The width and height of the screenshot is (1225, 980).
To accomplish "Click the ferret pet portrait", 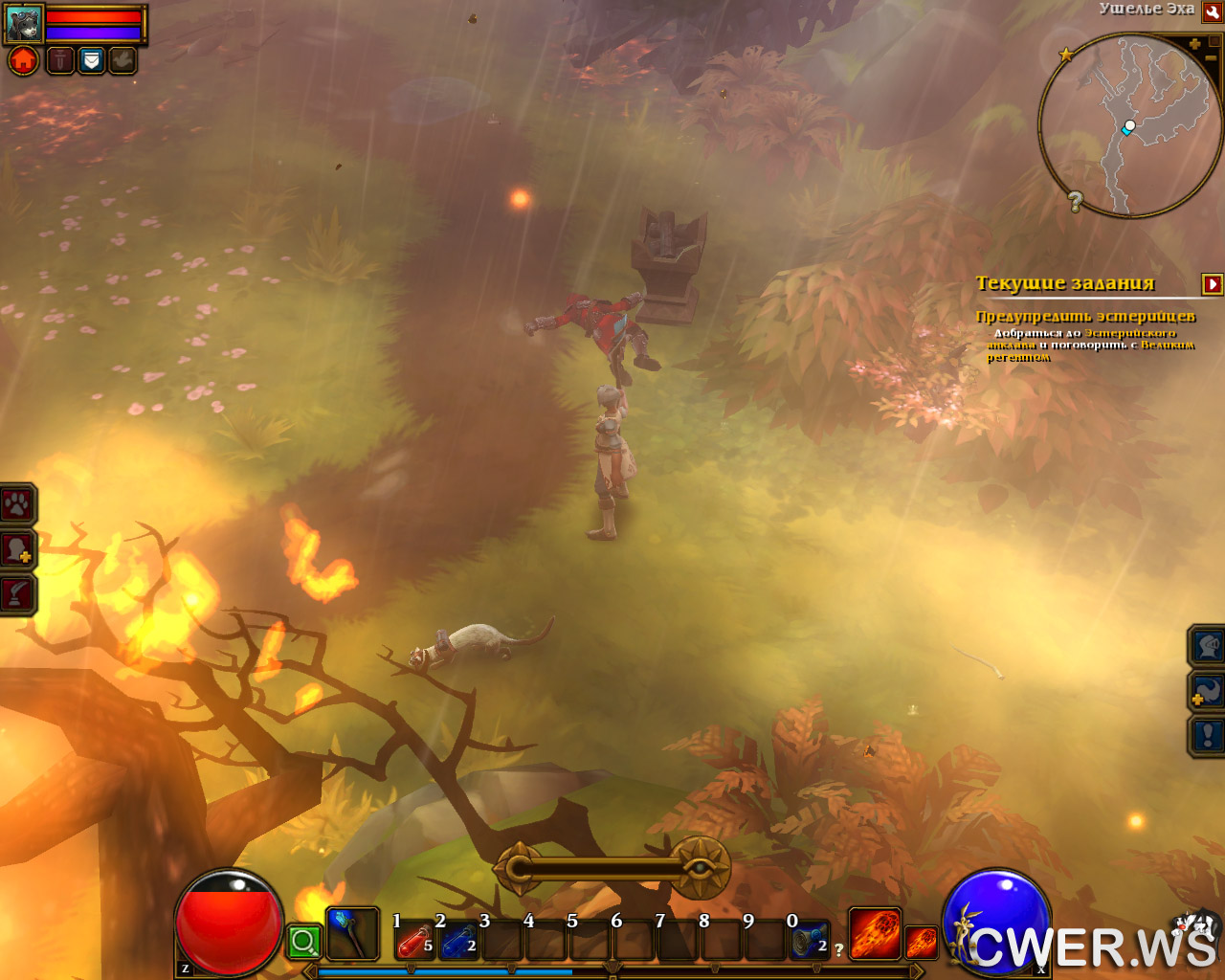I will 24,22.
